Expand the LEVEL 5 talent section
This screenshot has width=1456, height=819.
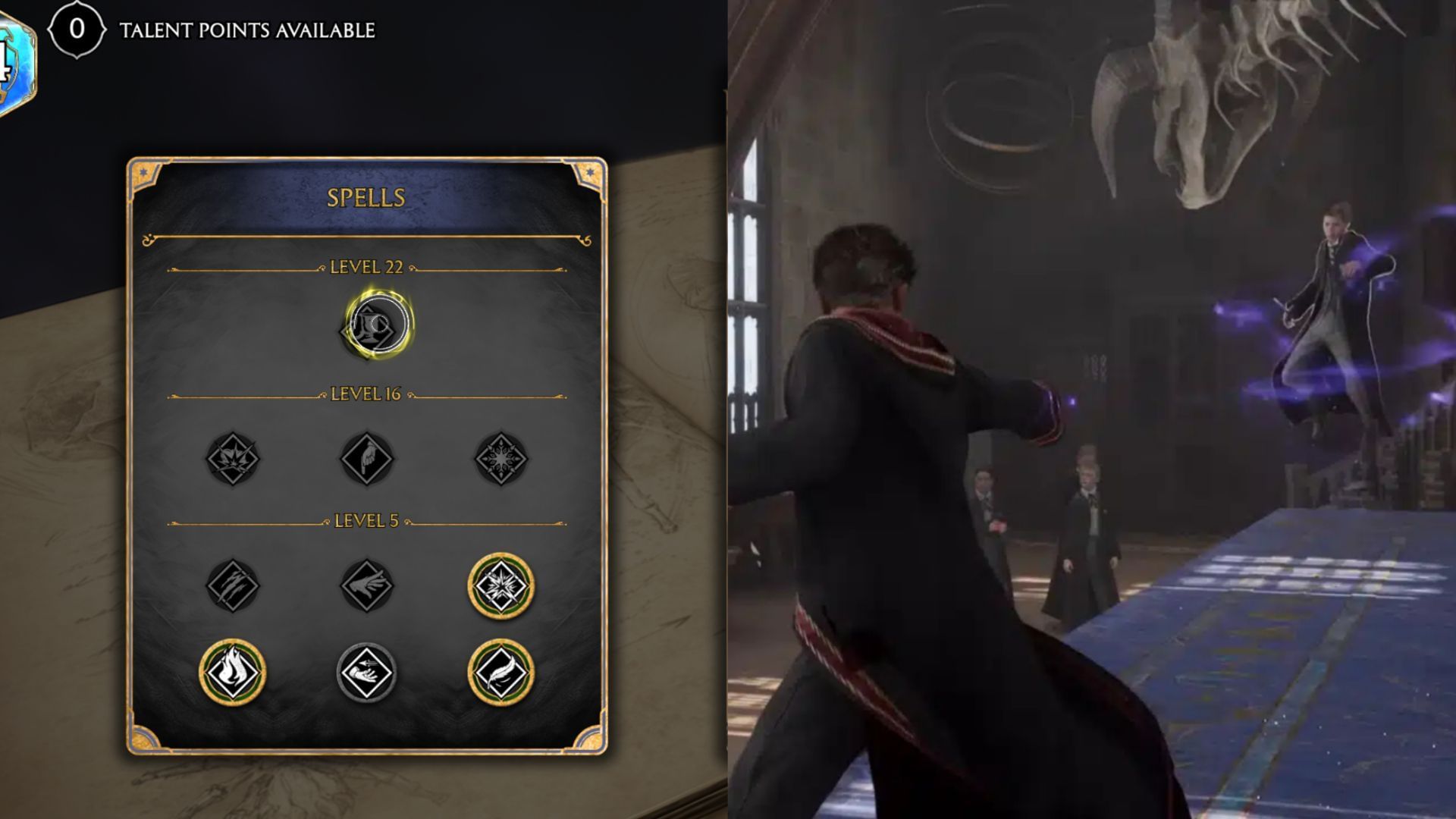[x=368, y=522]
